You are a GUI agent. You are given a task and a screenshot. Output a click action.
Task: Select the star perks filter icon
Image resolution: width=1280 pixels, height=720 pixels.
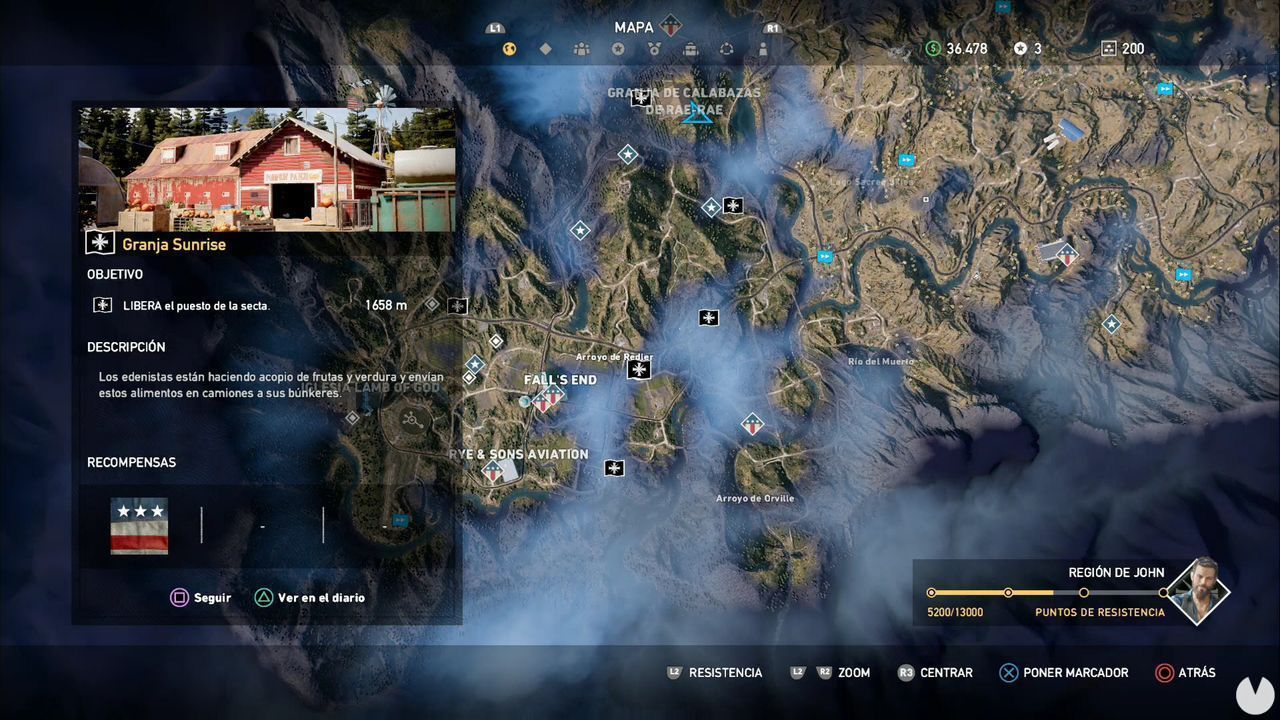[x=620, y=48]
